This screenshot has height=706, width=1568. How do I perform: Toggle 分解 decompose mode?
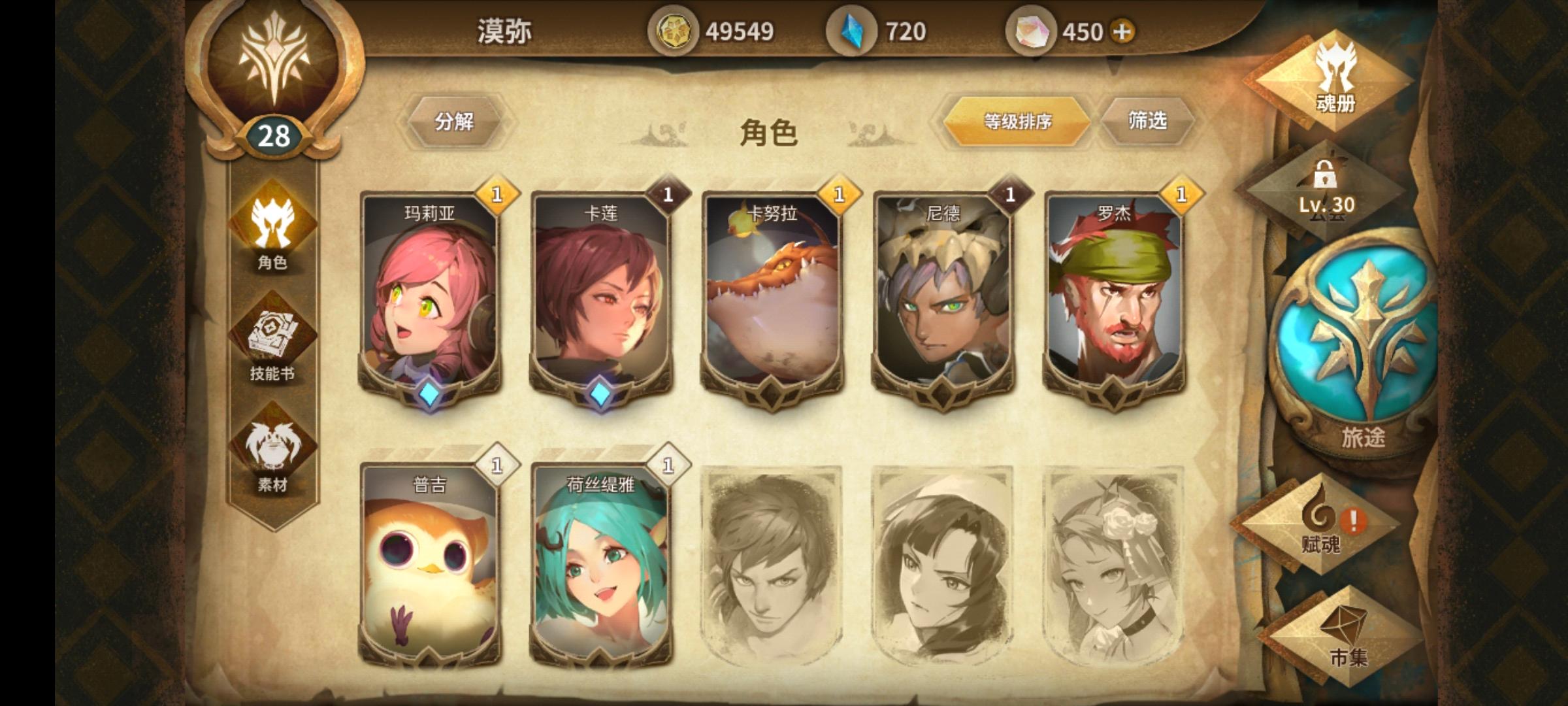(455, 121)
